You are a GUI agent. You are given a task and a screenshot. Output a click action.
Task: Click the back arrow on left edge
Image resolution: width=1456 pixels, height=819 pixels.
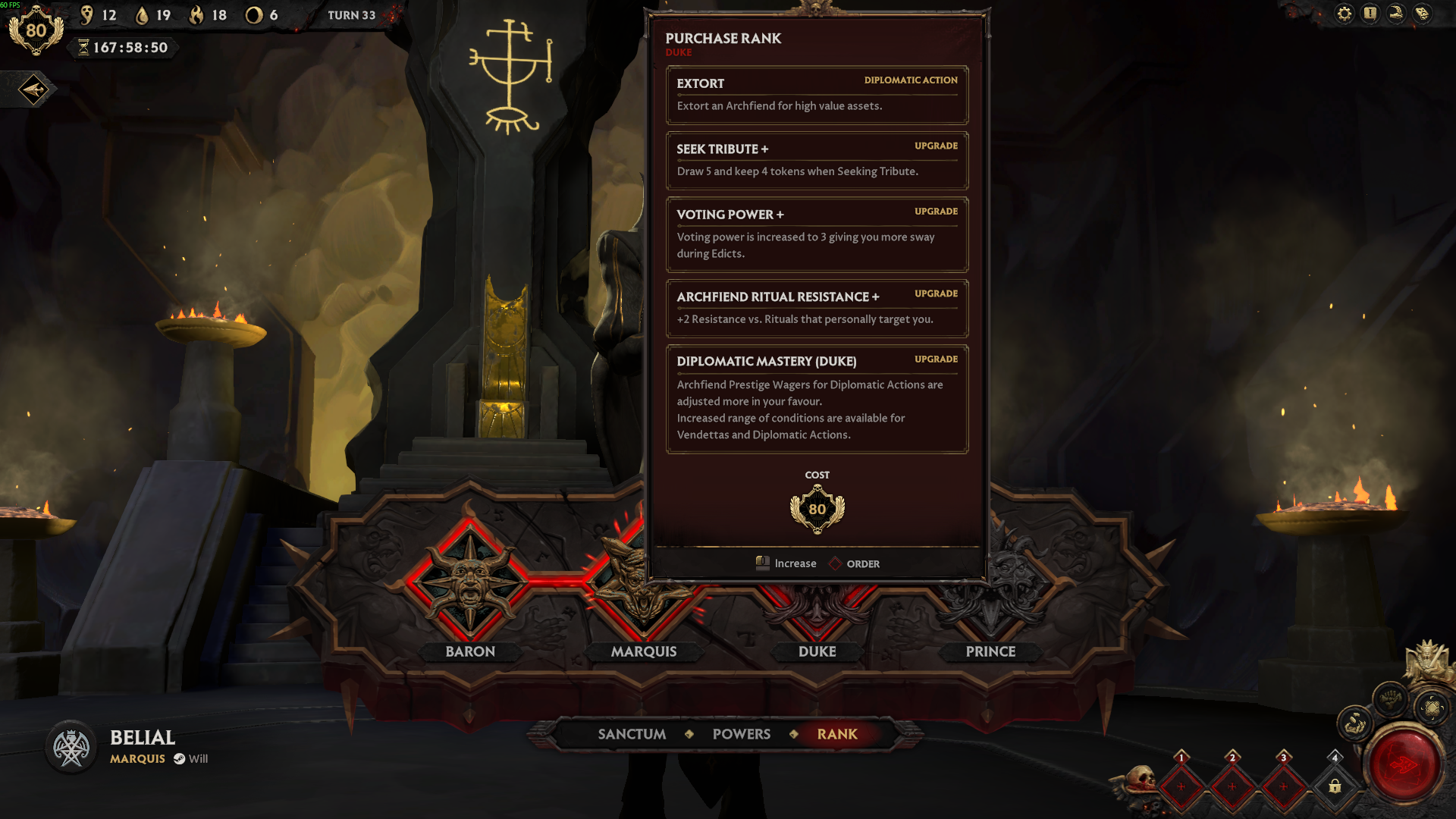(33, 90)
